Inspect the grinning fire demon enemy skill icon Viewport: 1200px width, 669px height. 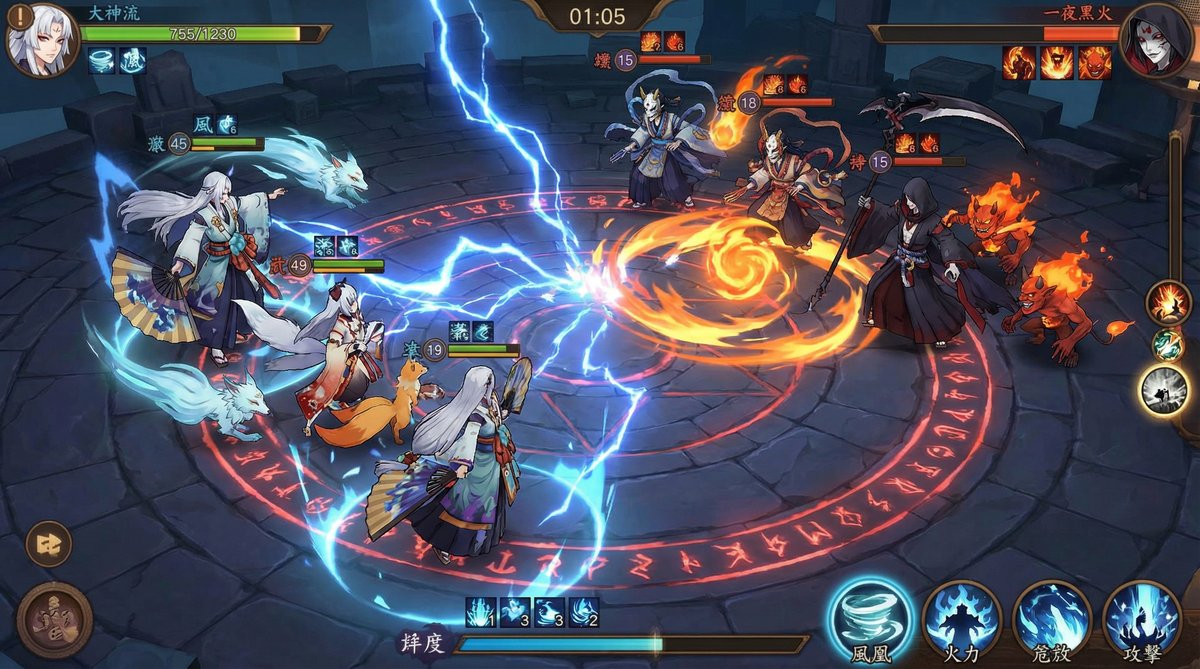coord(1096,63)
